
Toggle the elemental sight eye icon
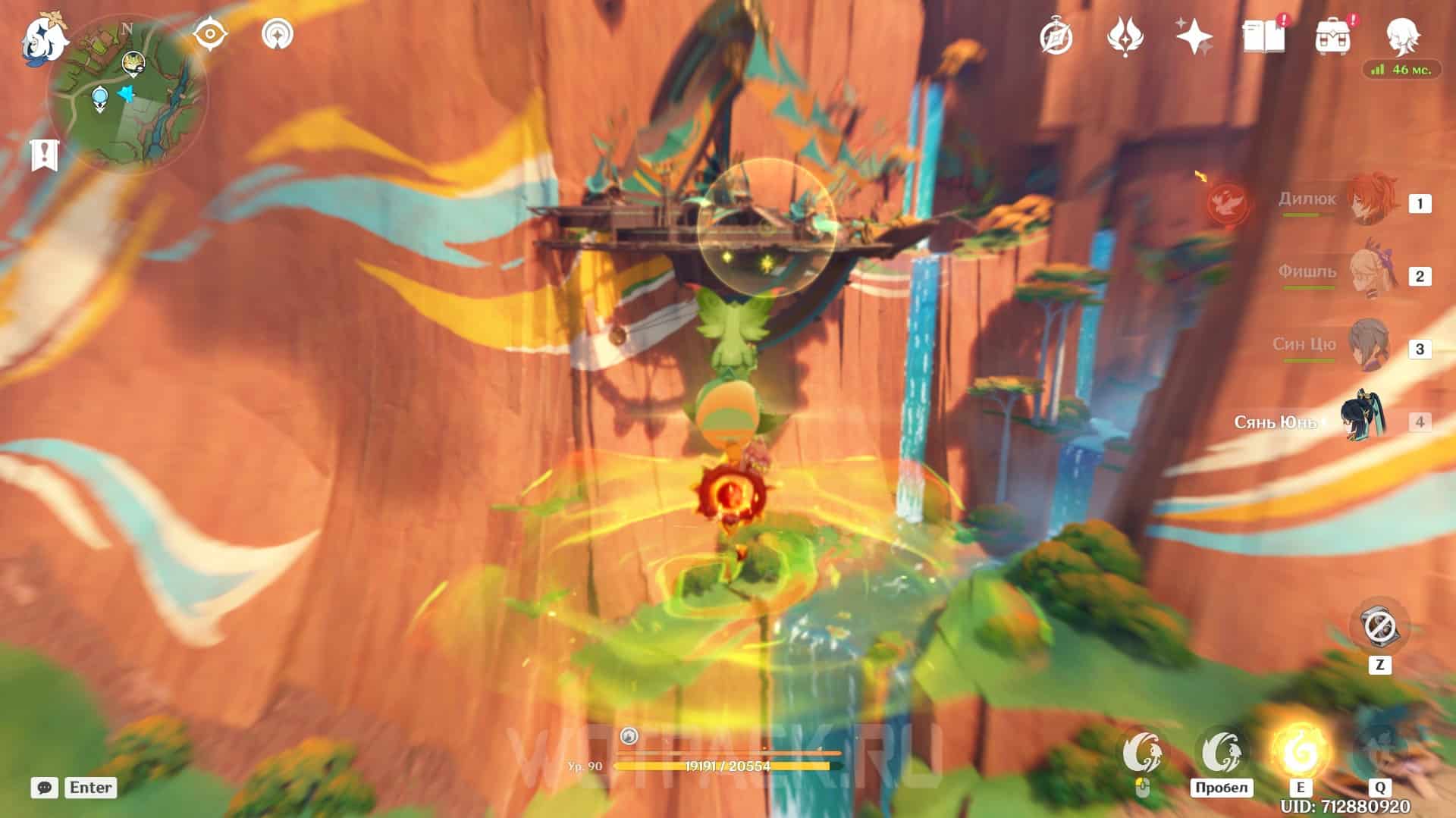[210, 35]
